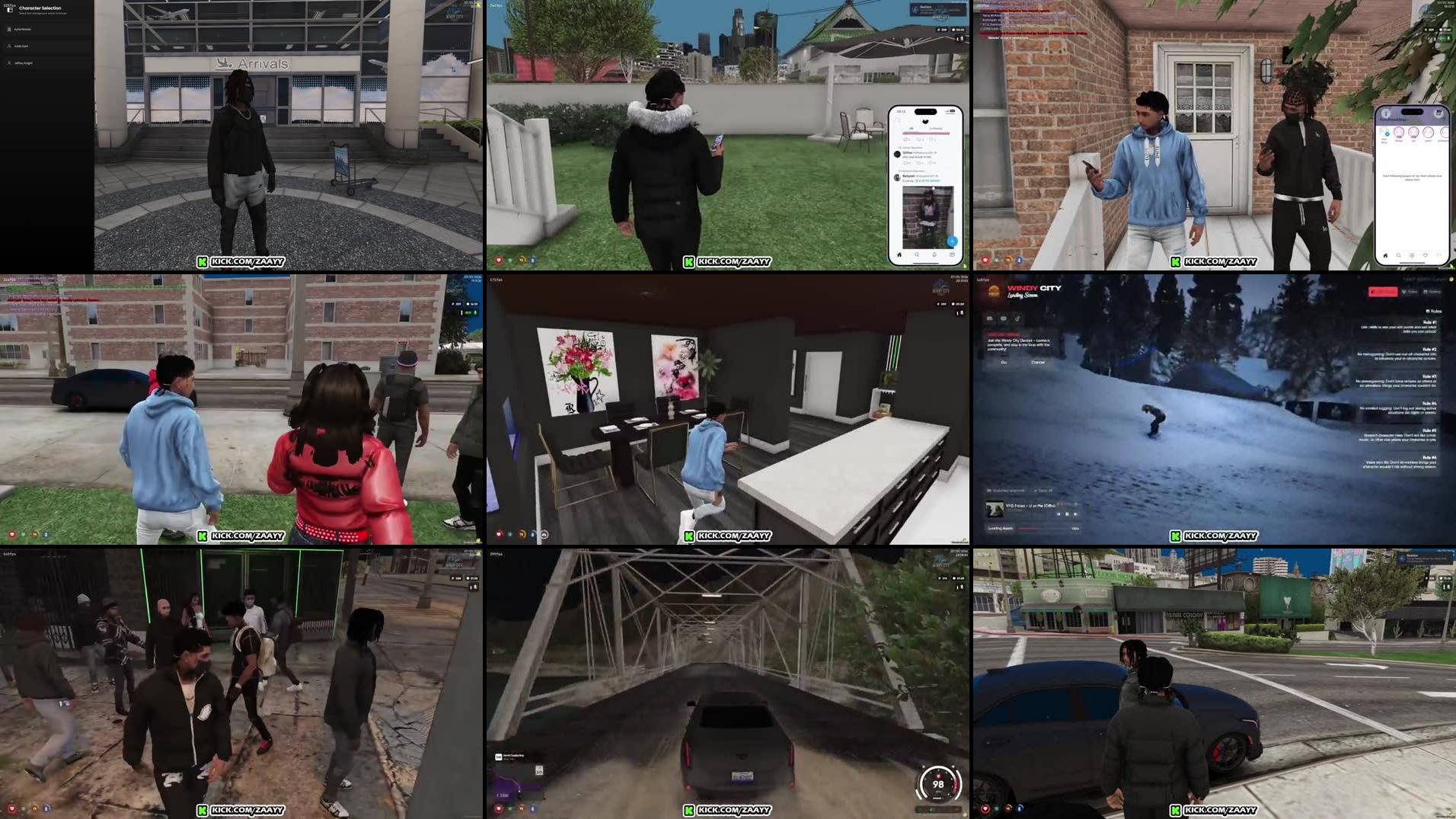The height and width of the screenshot is (819, 1456).
Task: Tap the messages icon on the phone navigation bar
Action: click(x=952, y=254)
